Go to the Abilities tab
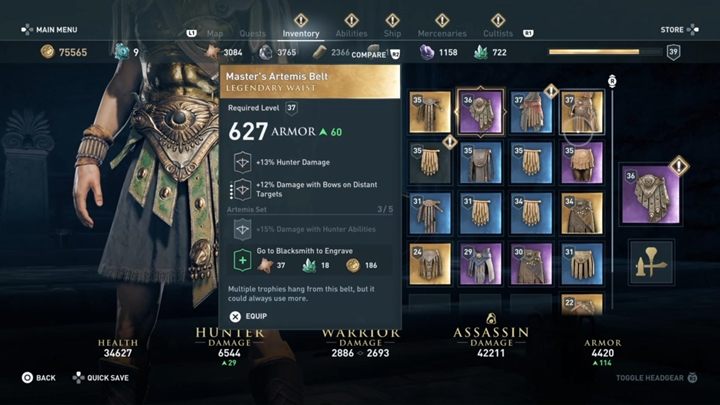The width and height of the screenshot is (720, 405). 351,33
